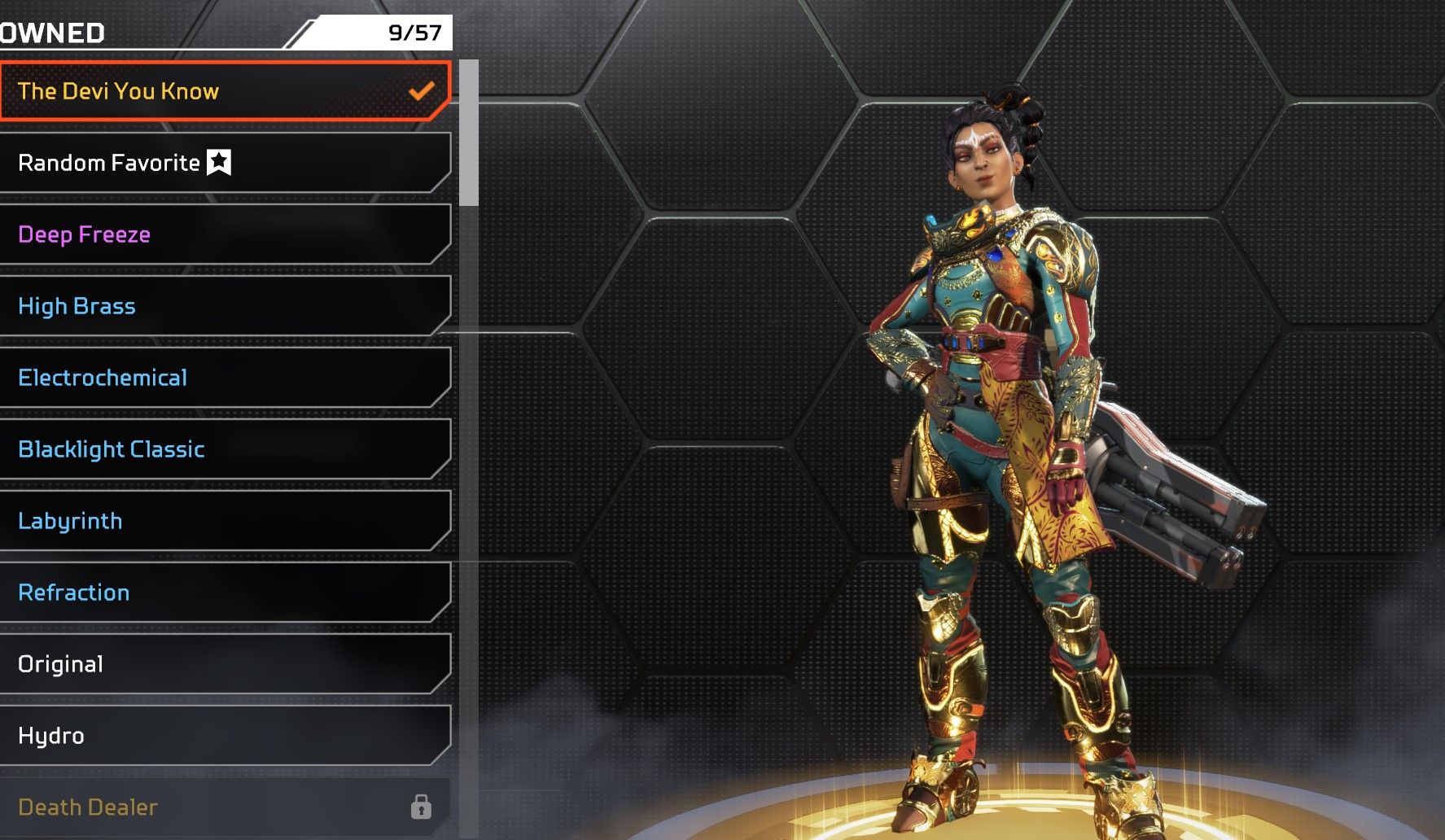Pick the High Brass skin
This screenshot has height=840, width=1445.
click(224, 306)
